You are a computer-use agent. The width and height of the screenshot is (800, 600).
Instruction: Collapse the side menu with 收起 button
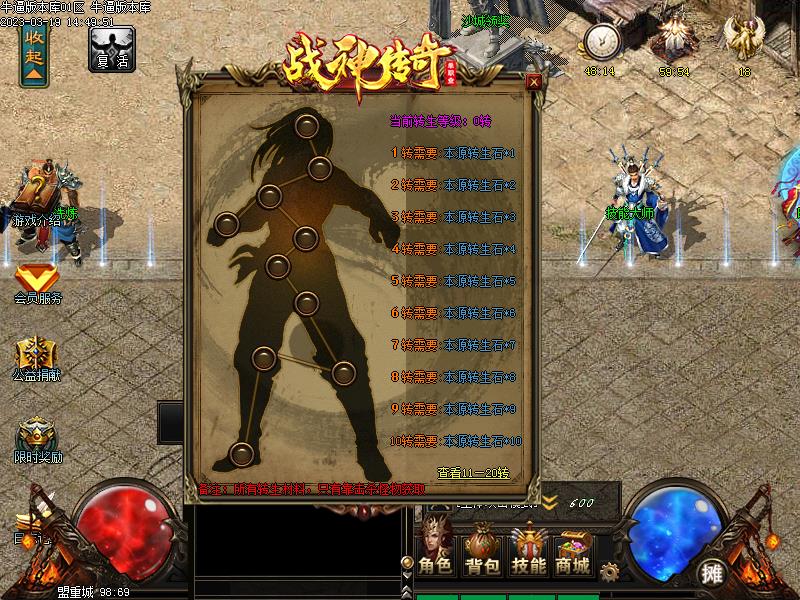click(x=34, y=47)
